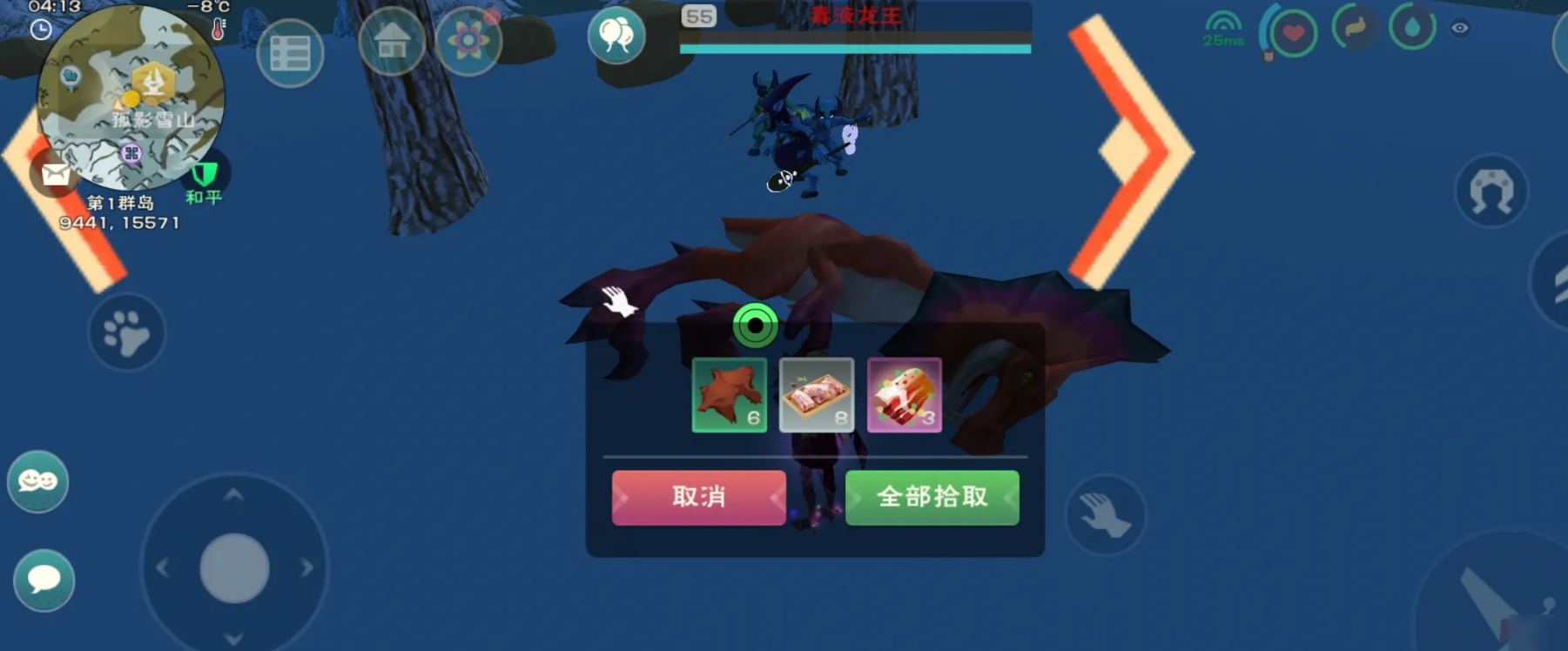Open the flower event icon with notification
The height and width of the screenshot is (651, 1568).
pyautogui.click(x=468, y=39)
